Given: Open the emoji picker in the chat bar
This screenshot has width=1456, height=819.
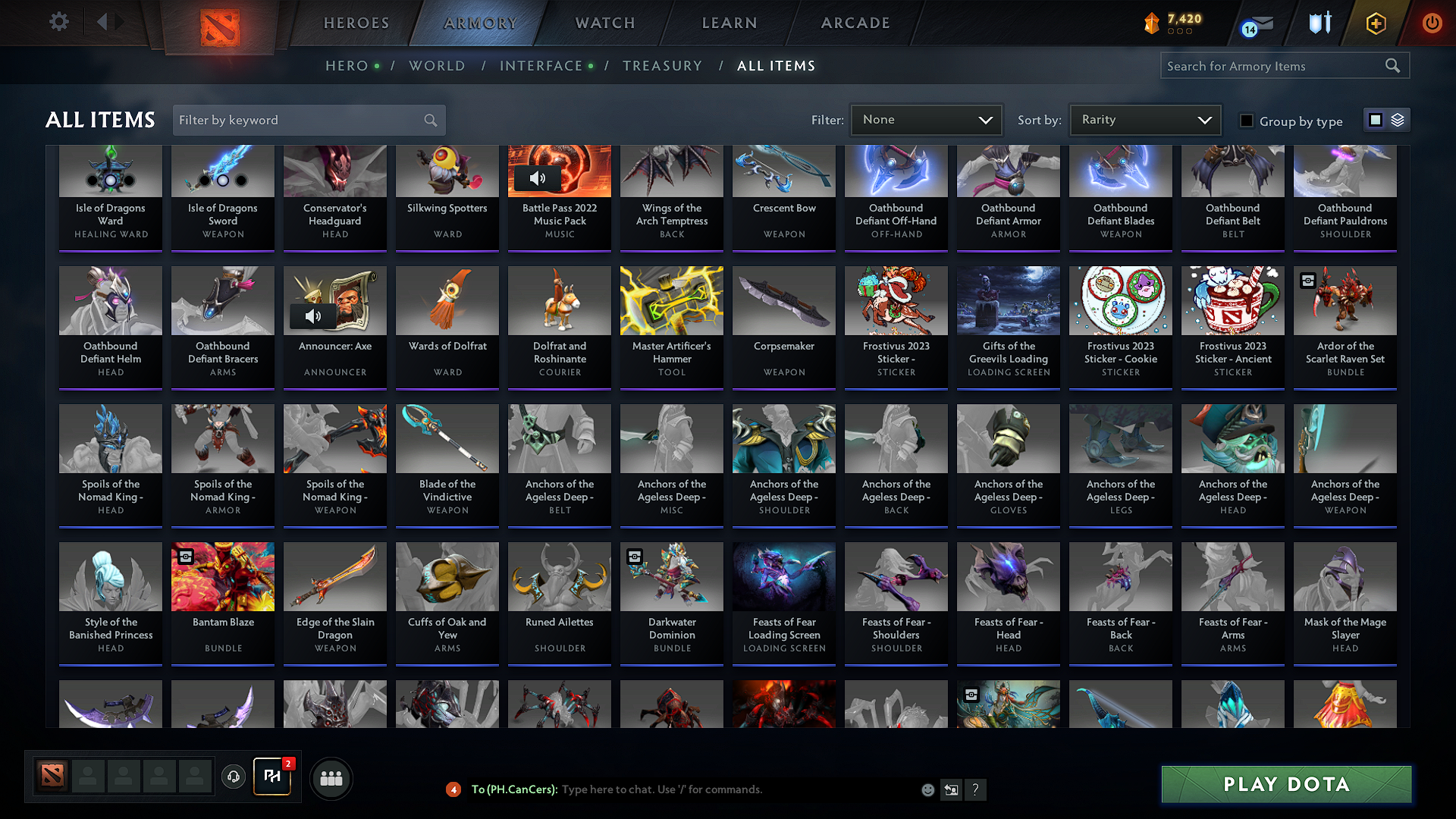Looking at the screenshot, I should point(927,789).
